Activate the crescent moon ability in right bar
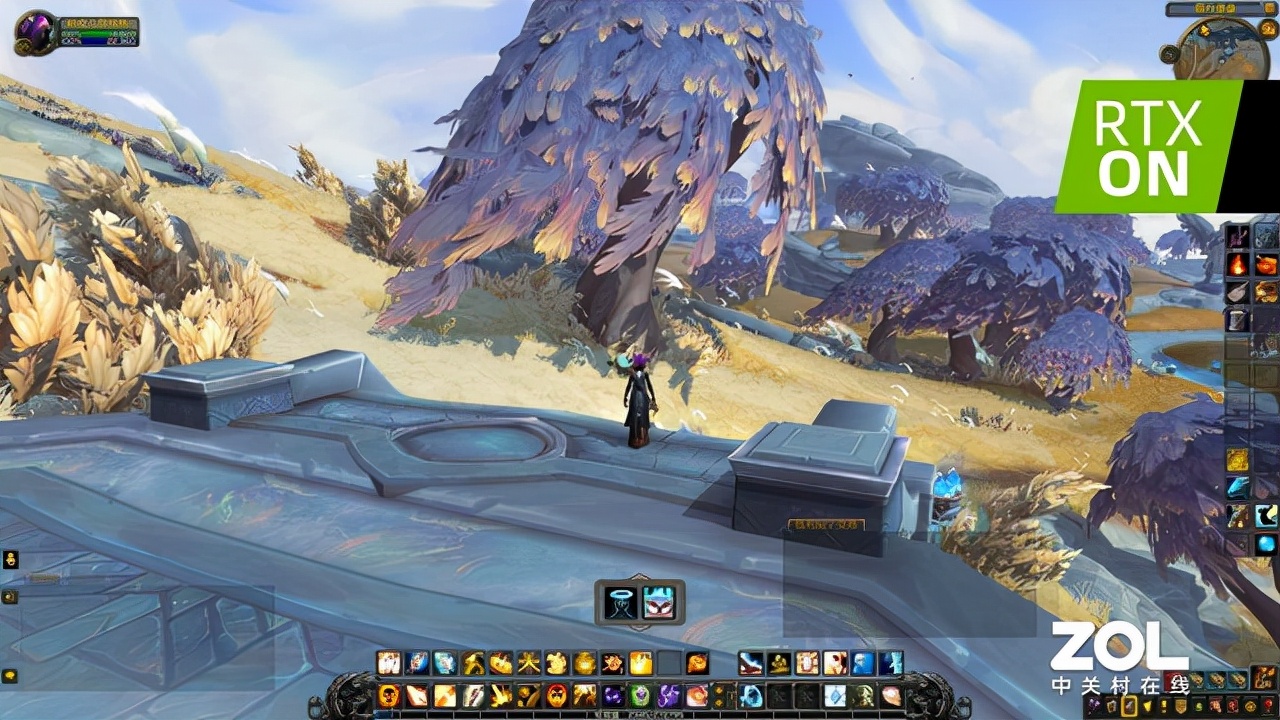The height and width of the screenshot is (720, 1280). [1266, 515]
